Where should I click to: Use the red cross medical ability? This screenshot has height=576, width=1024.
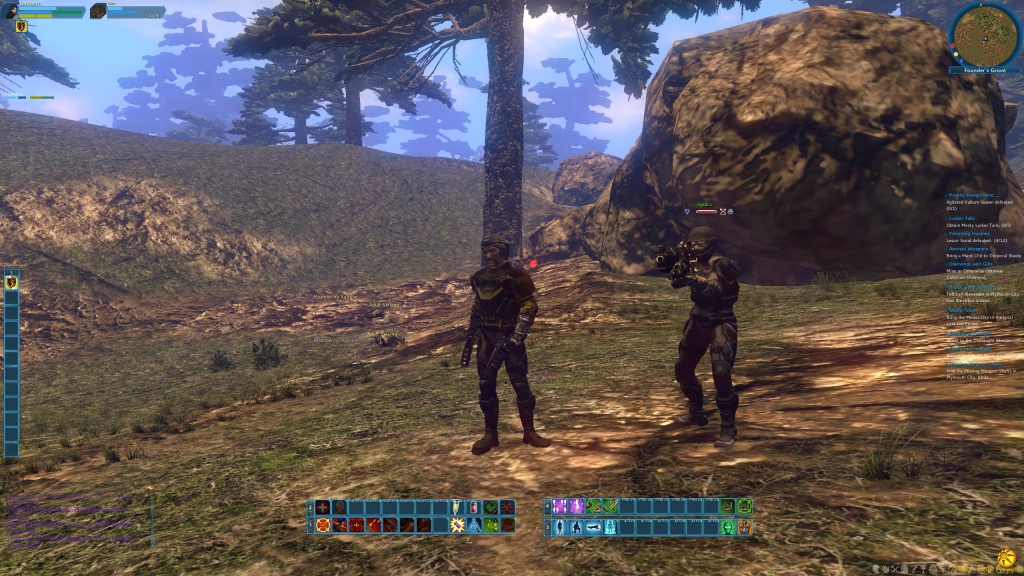pos(323,508)
